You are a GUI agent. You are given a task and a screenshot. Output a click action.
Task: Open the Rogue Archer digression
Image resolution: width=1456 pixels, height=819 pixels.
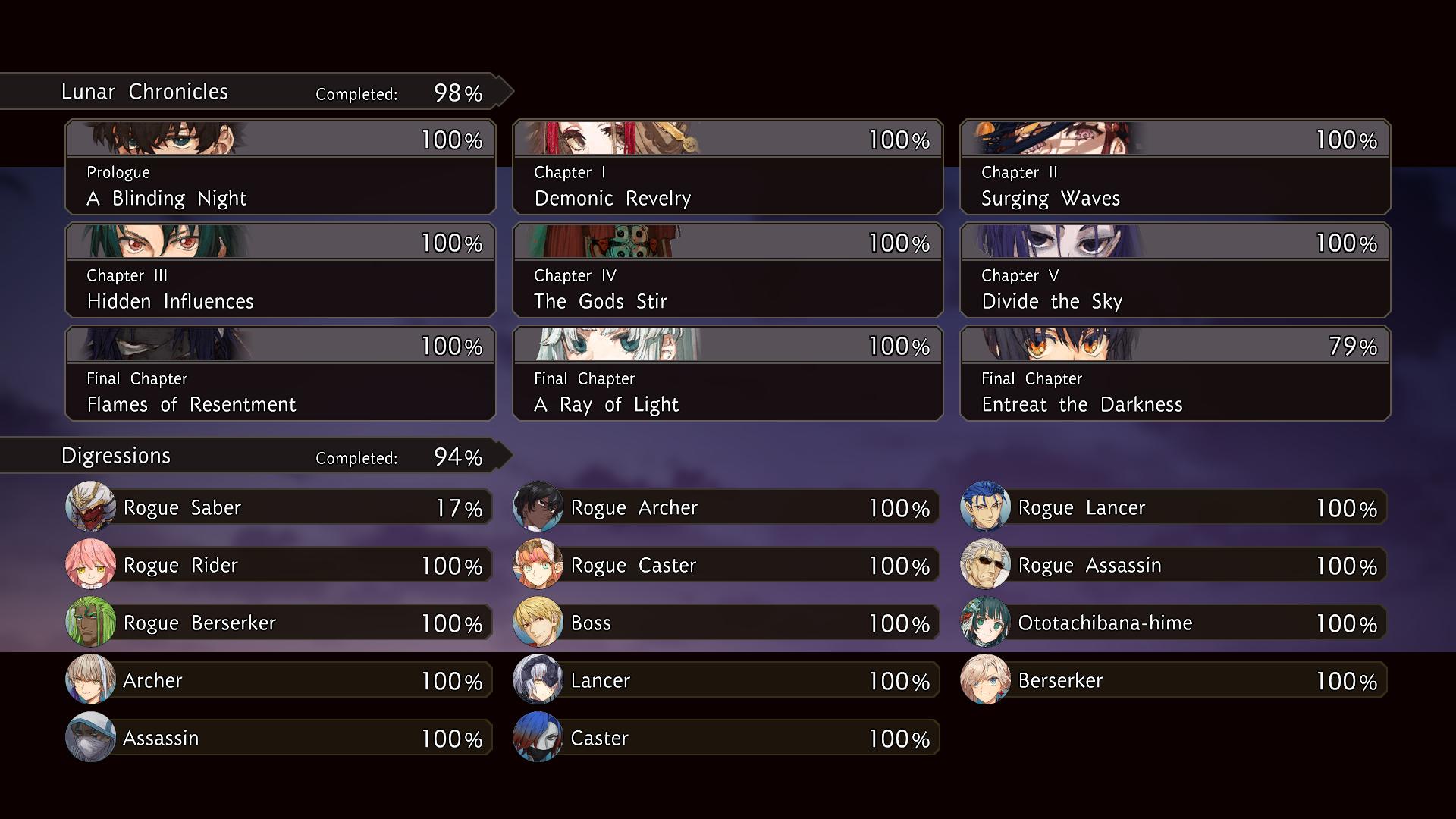726,507
